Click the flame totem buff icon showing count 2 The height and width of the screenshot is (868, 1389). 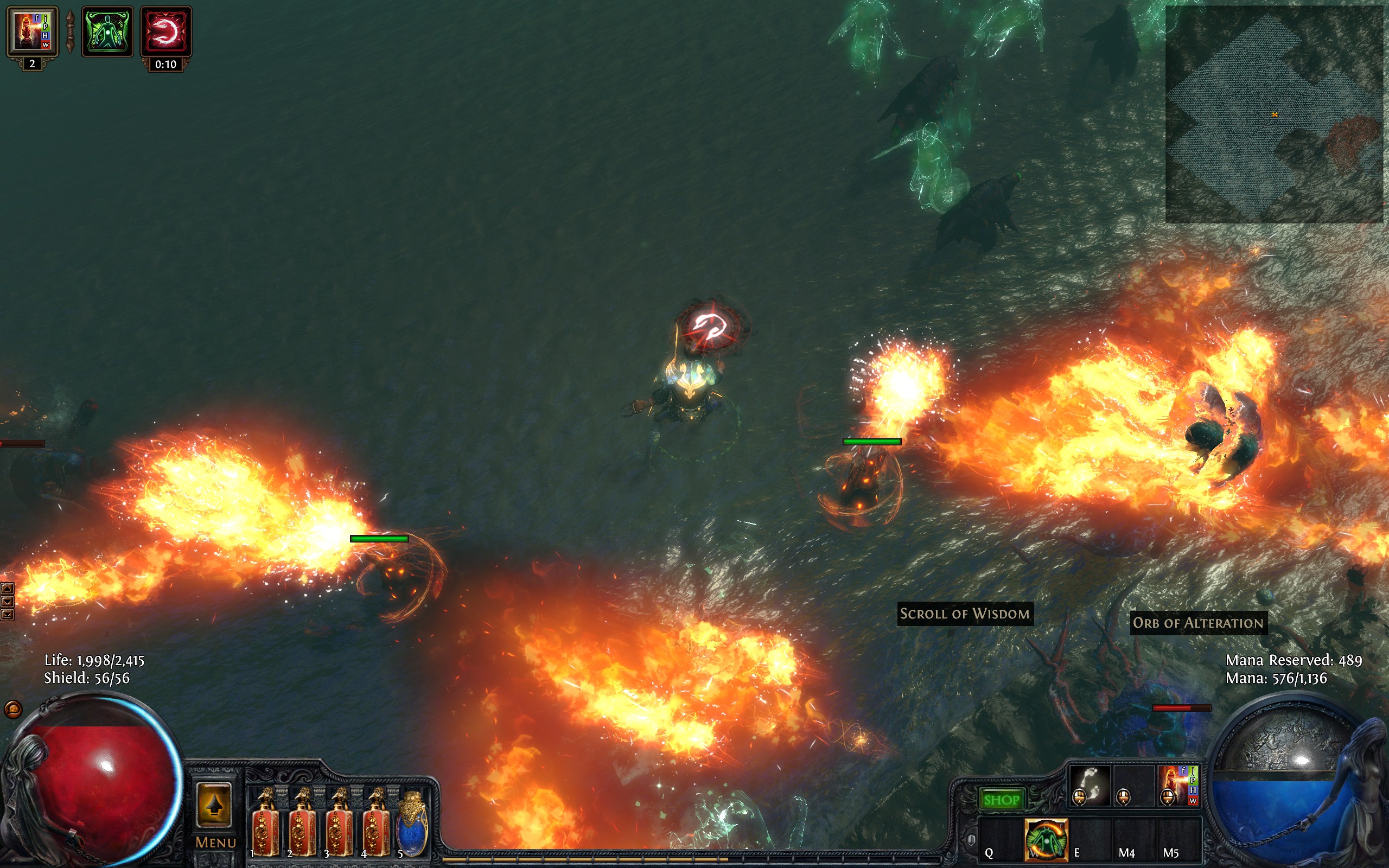(x=32, y=31)
